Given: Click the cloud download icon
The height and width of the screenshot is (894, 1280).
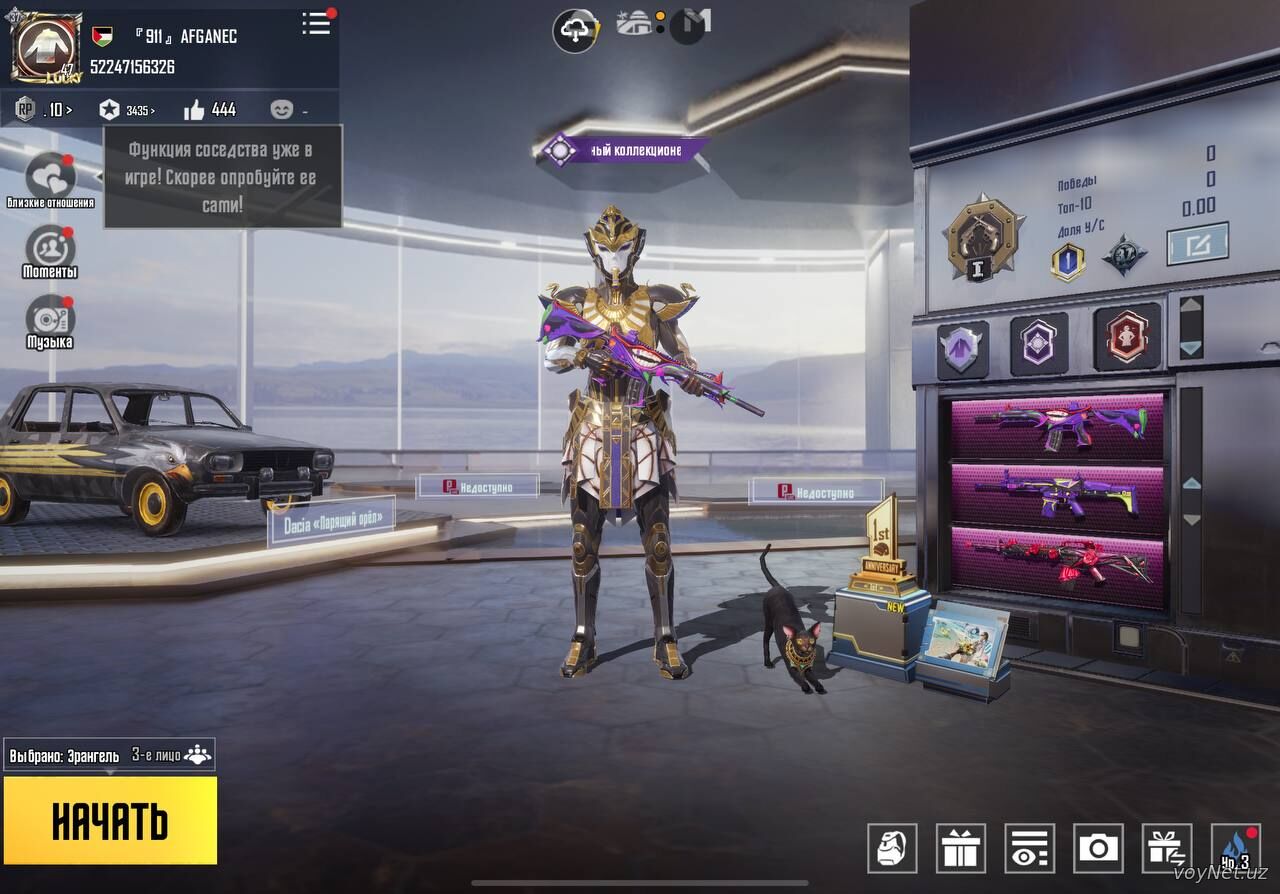Looking at the screenshot, I should click(576, 31).
